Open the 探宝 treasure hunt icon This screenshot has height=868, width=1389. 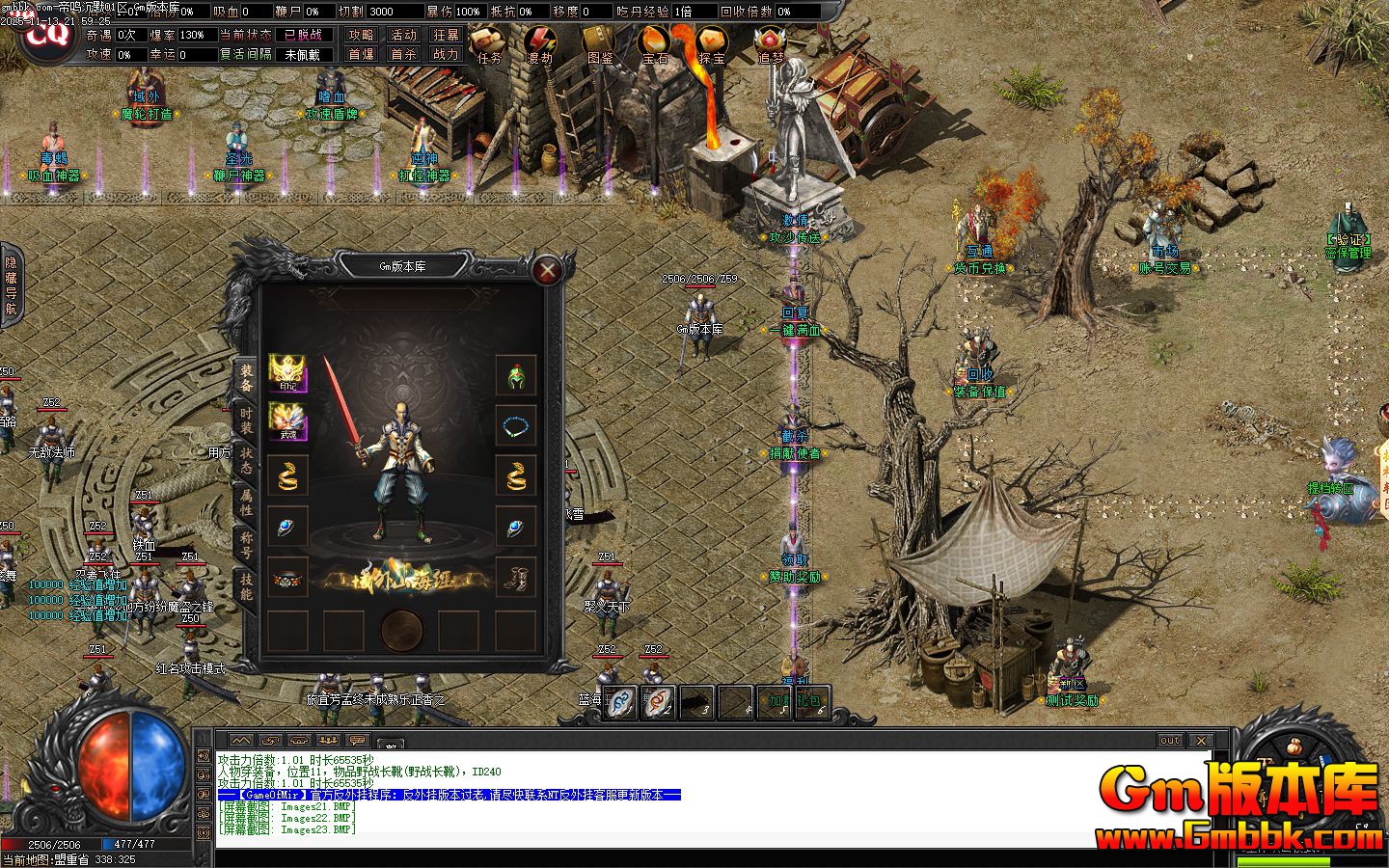click(712, 44)
